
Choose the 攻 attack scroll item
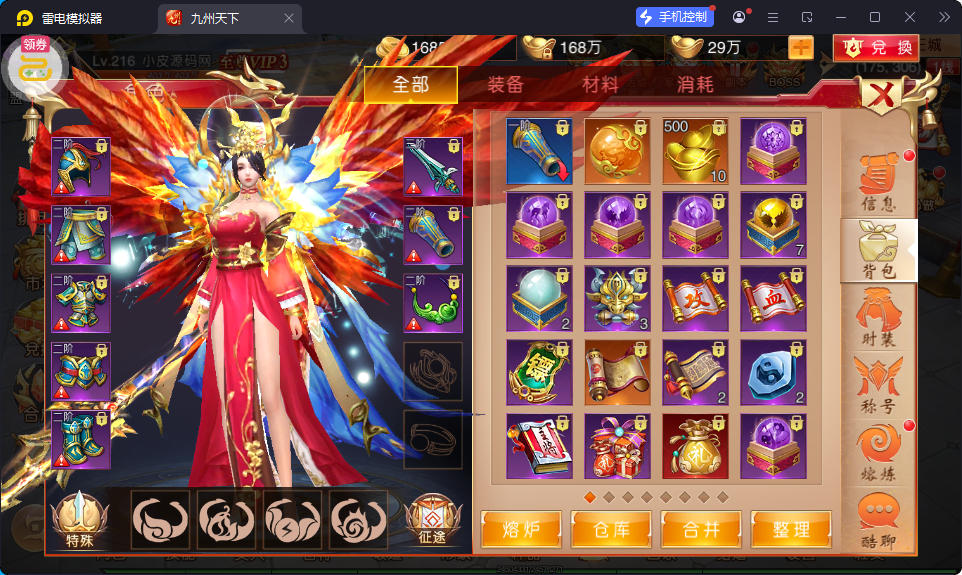tap(695, 298)
